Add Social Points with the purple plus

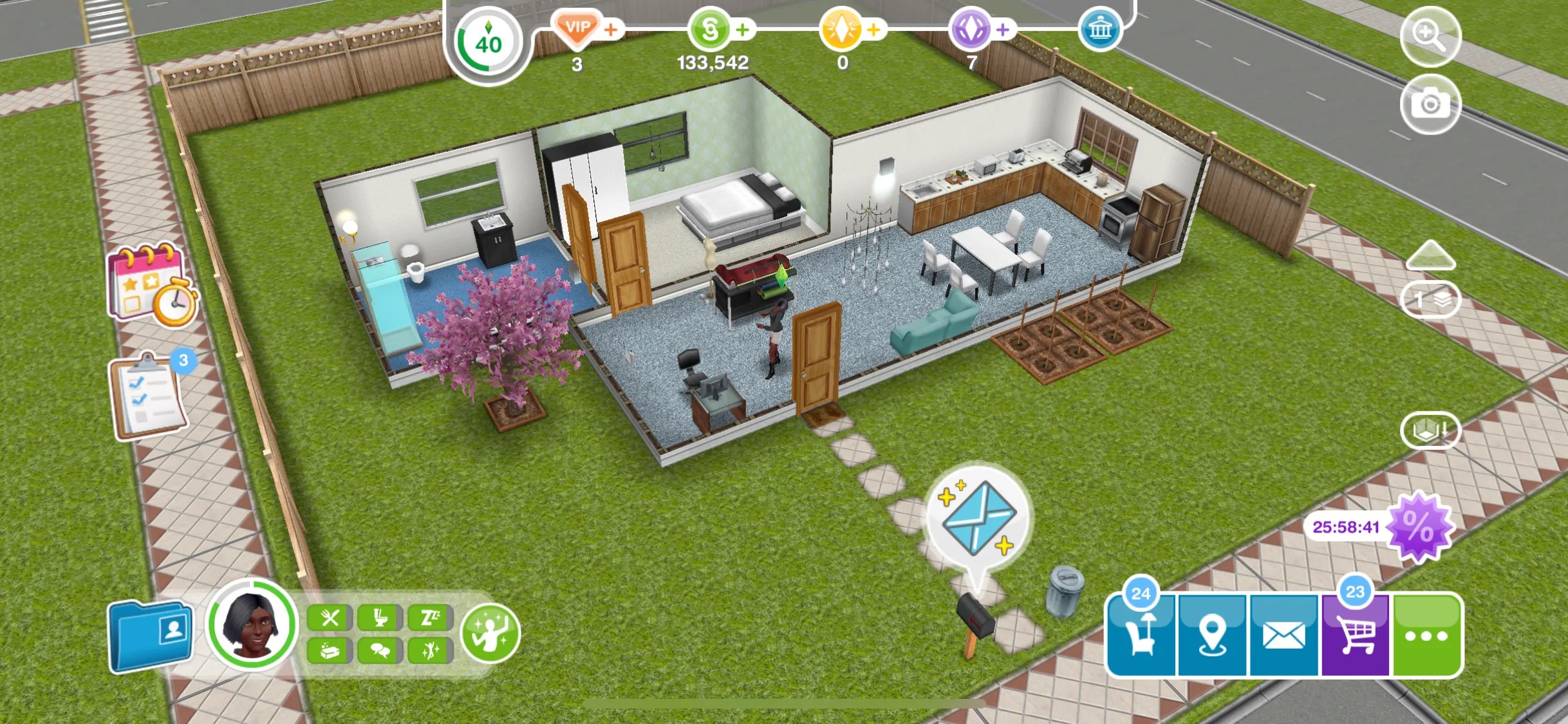(1003, 28)
